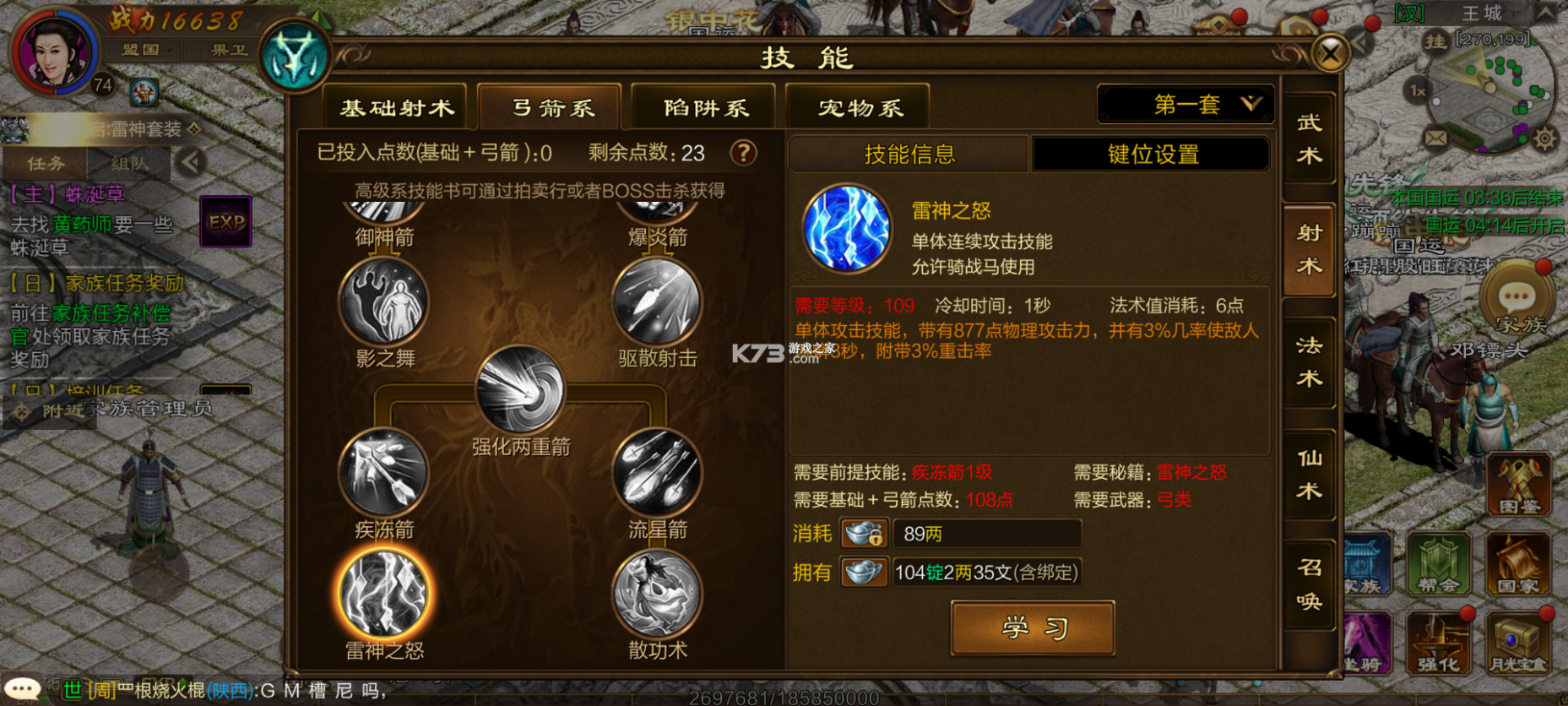Click the chat input field at bottom
This screenshot has height=706, width=1568.
[338, 690]
